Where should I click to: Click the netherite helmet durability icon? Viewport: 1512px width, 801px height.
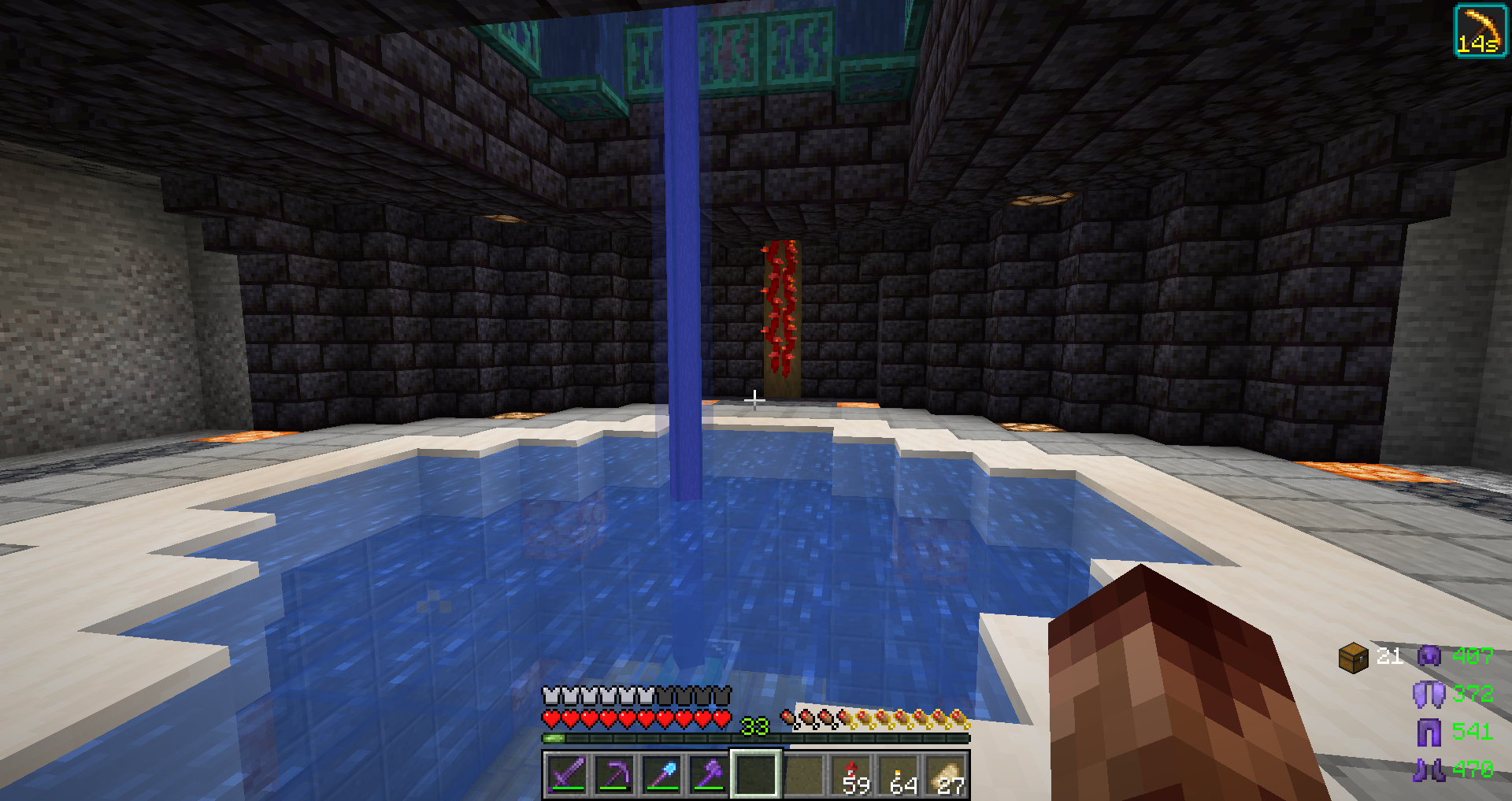tap(1429, 656)
